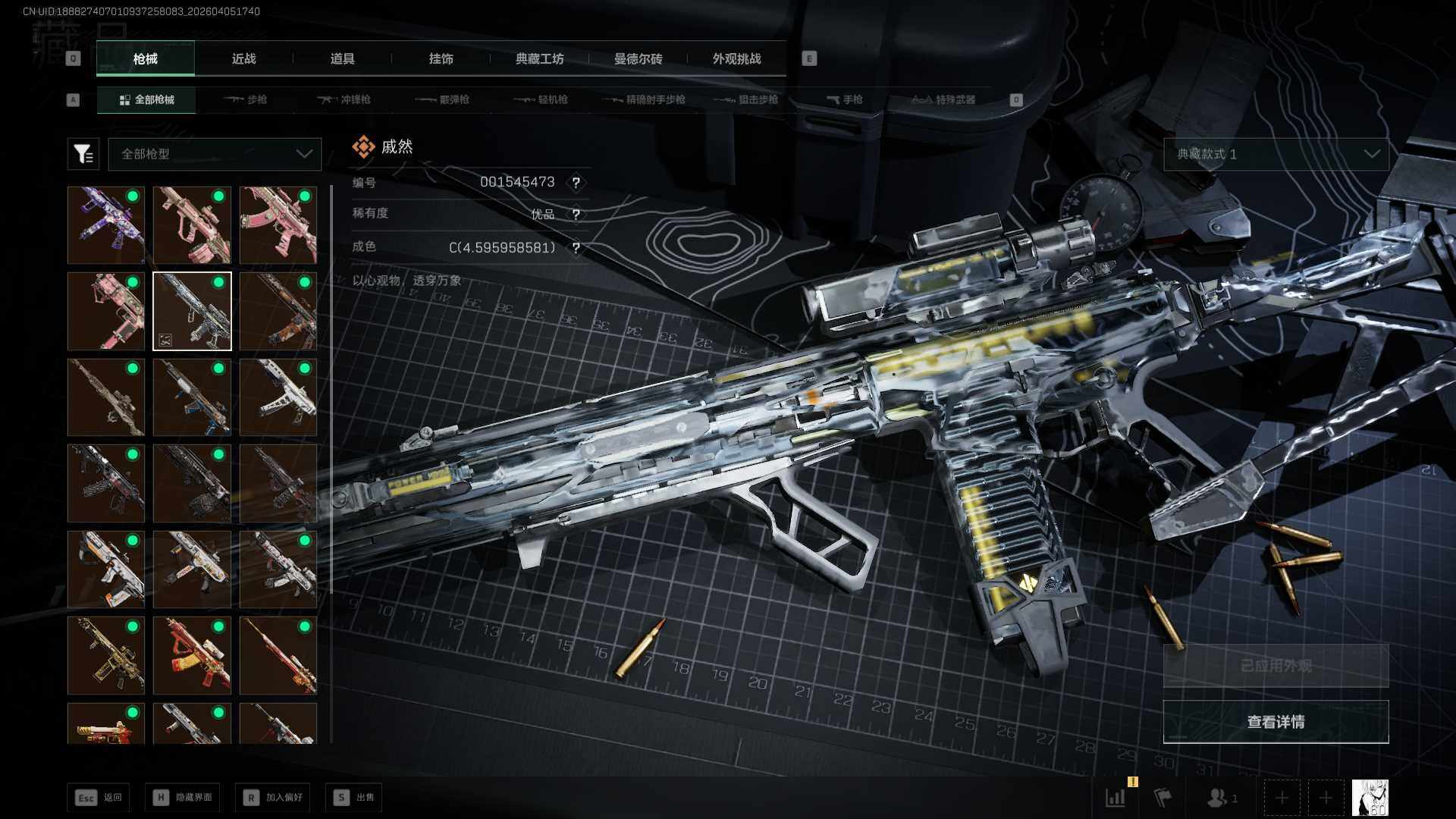Expand the 全部枪型 weapon type dropdown

(x=215, y=154)
